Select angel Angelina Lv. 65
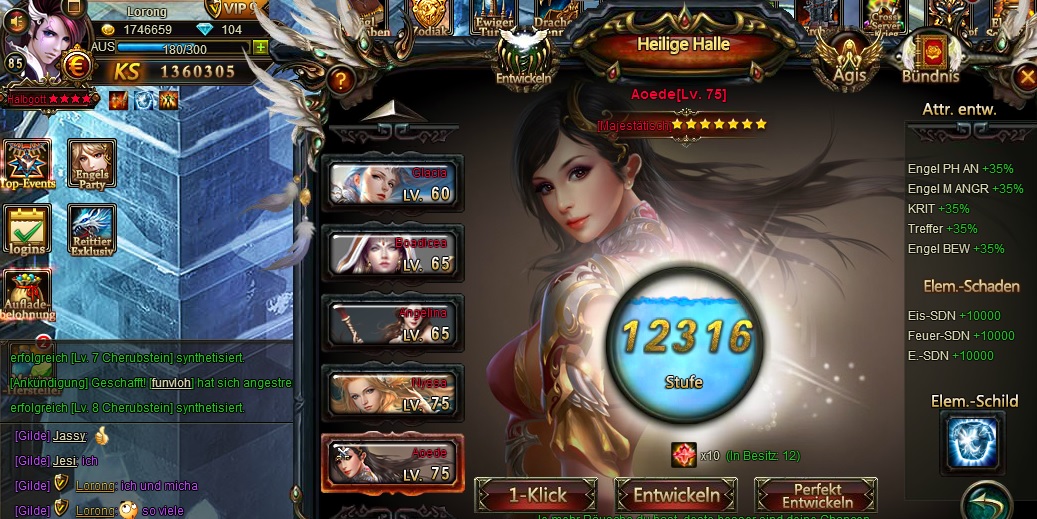This screenshot has height=519, width=1037. (x=393, y=324)
